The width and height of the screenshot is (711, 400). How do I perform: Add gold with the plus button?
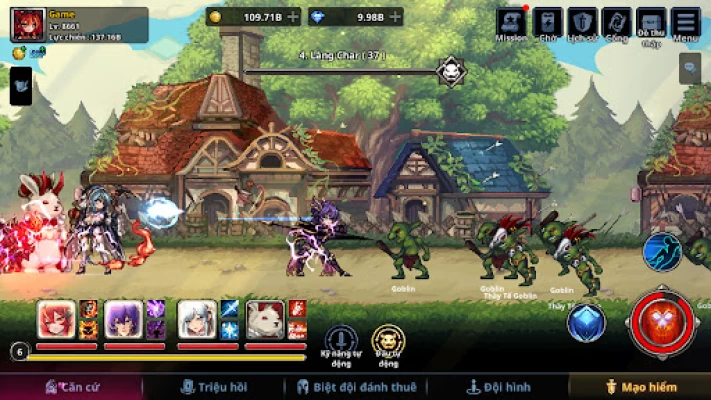(x=292, y=17)
